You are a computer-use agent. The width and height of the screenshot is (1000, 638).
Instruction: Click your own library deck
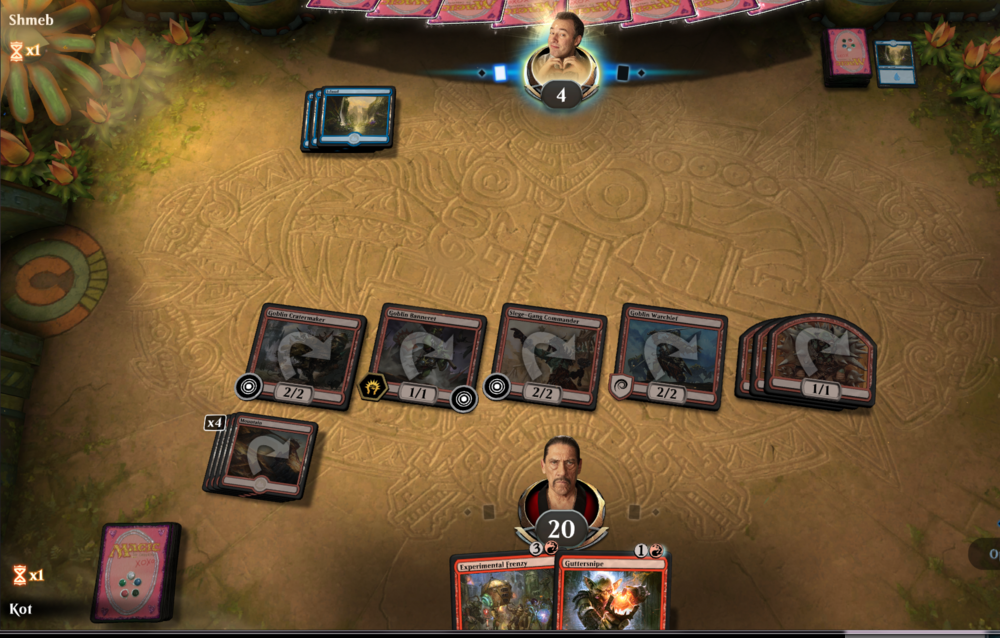pos(135,571)
